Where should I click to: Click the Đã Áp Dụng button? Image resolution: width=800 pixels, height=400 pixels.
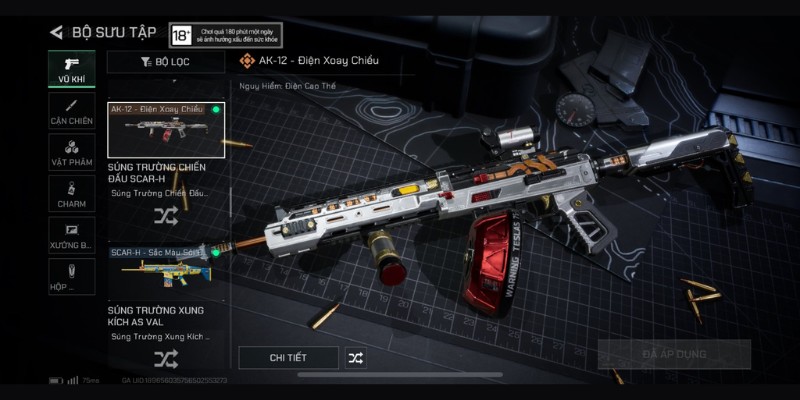pos(674,354)
